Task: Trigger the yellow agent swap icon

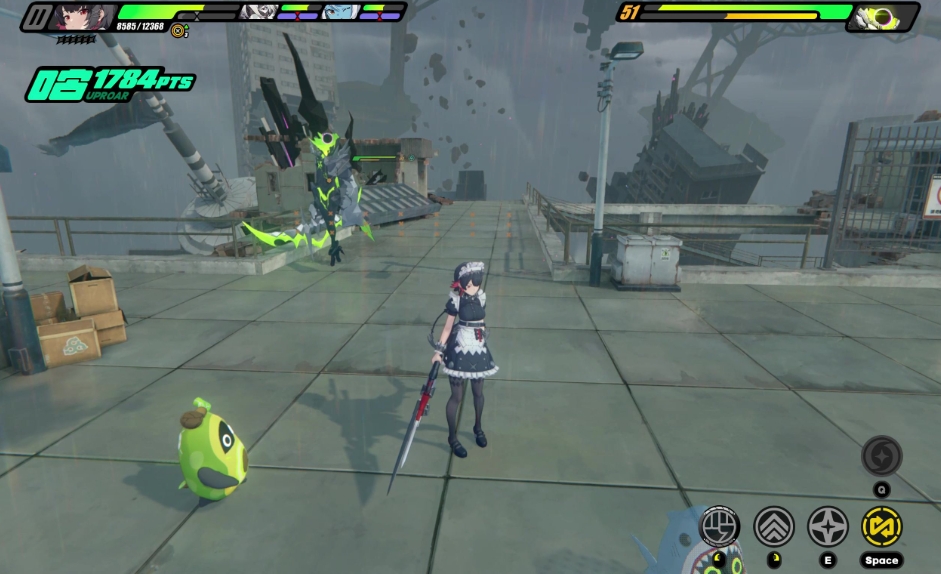Action: click(882, 526)
